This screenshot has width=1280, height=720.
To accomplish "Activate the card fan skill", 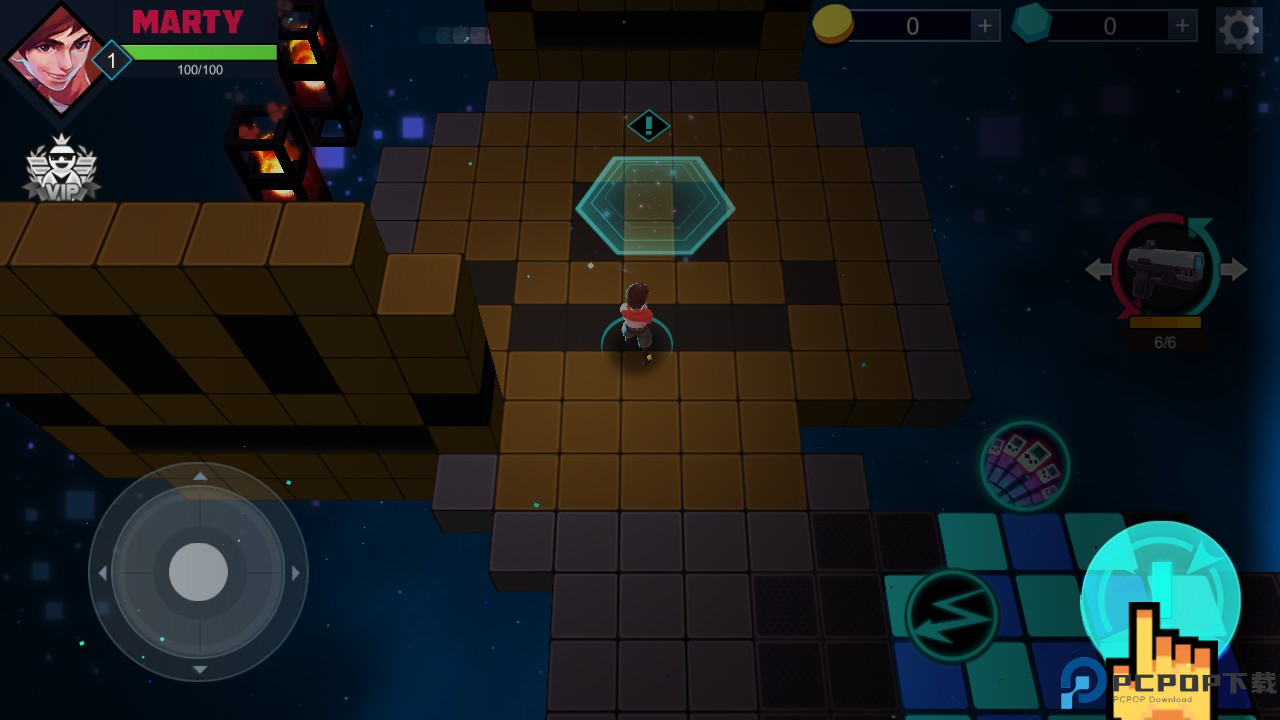I will click(x=1024, y=465).
